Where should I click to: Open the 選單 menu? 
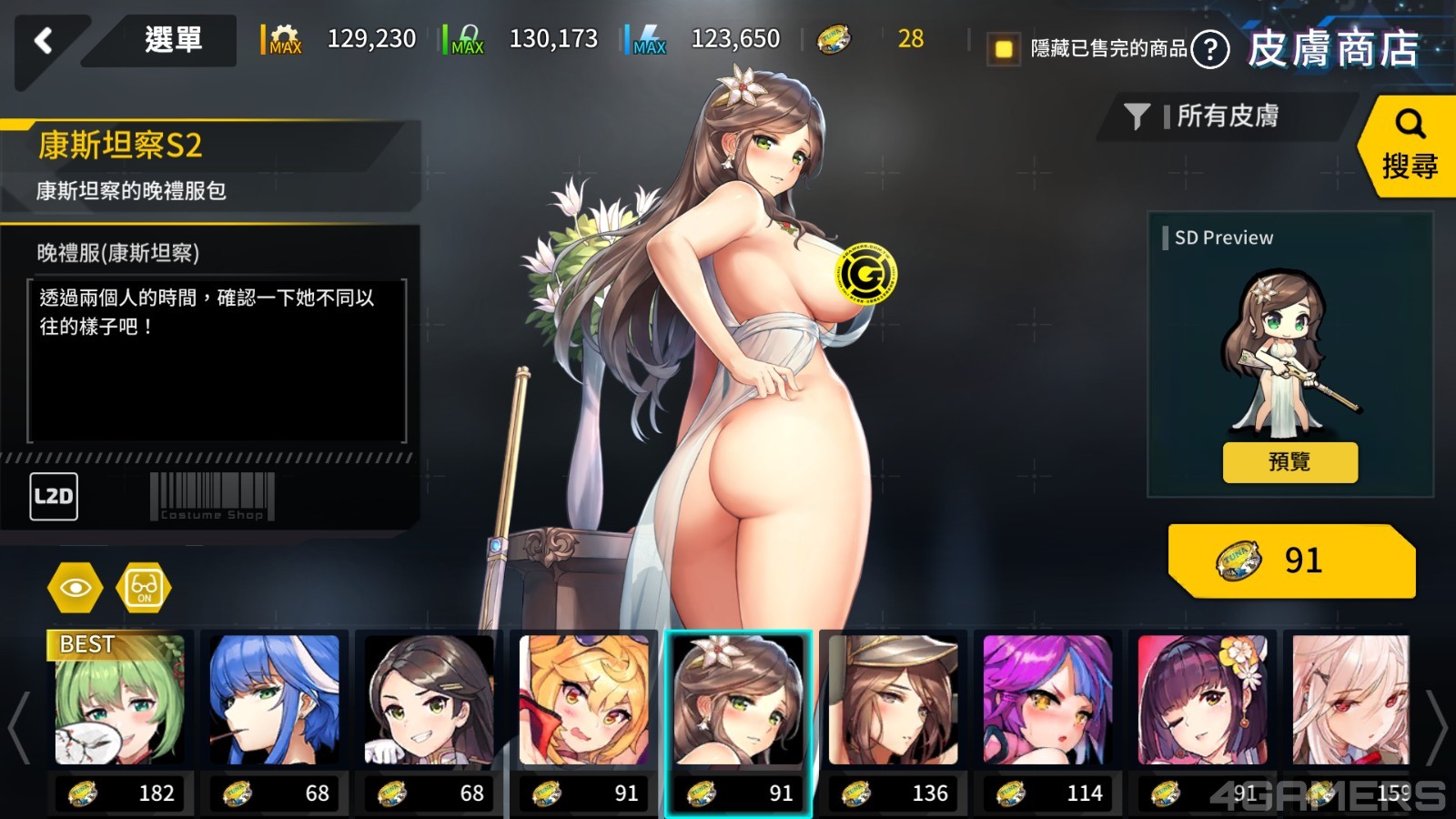point(173,40)
